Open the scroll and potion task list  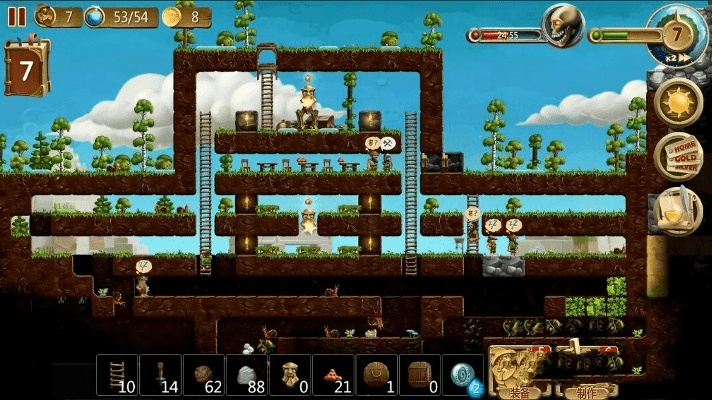coord(678,210)
